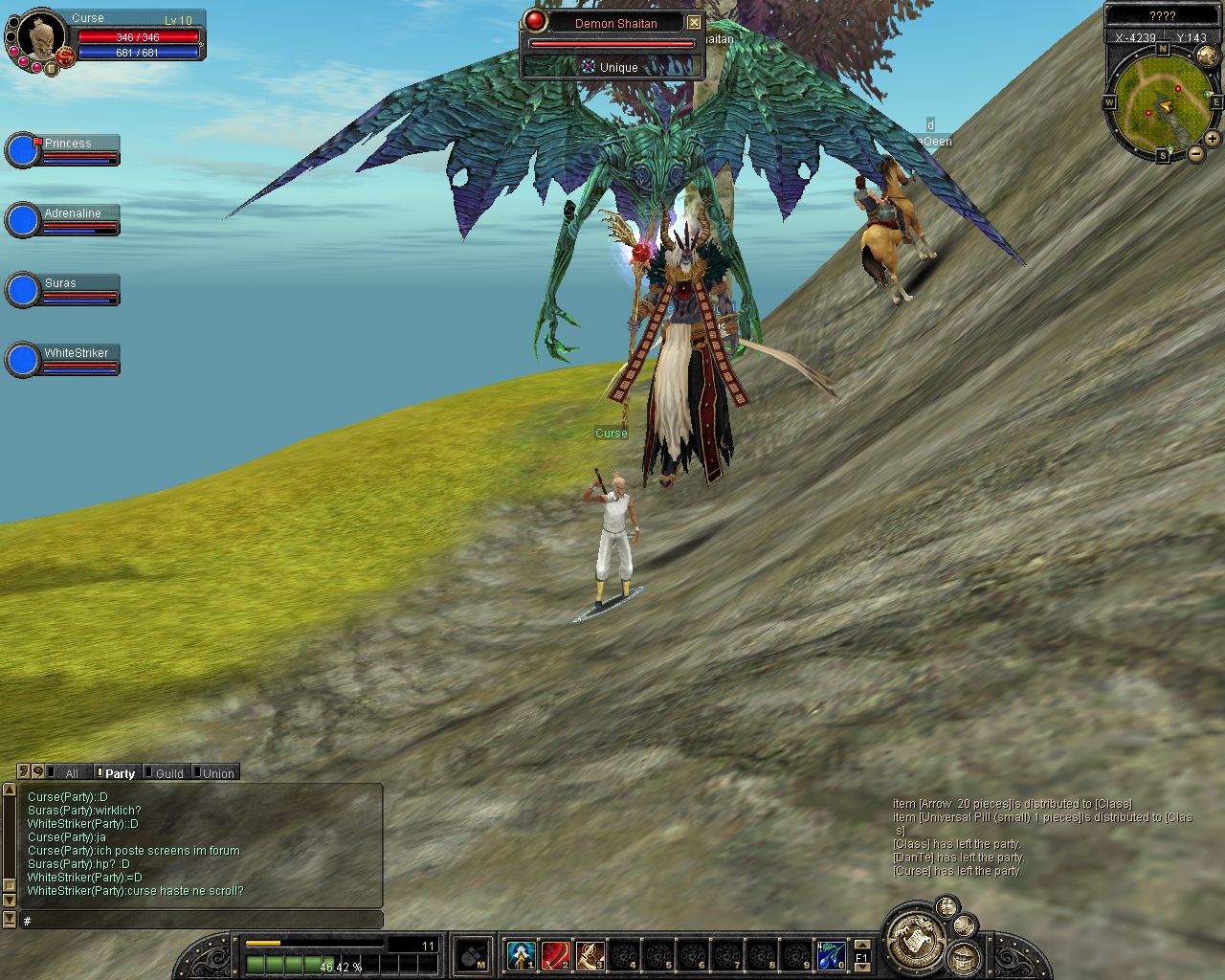Click Curse's character portrait

tap(39, 38)
